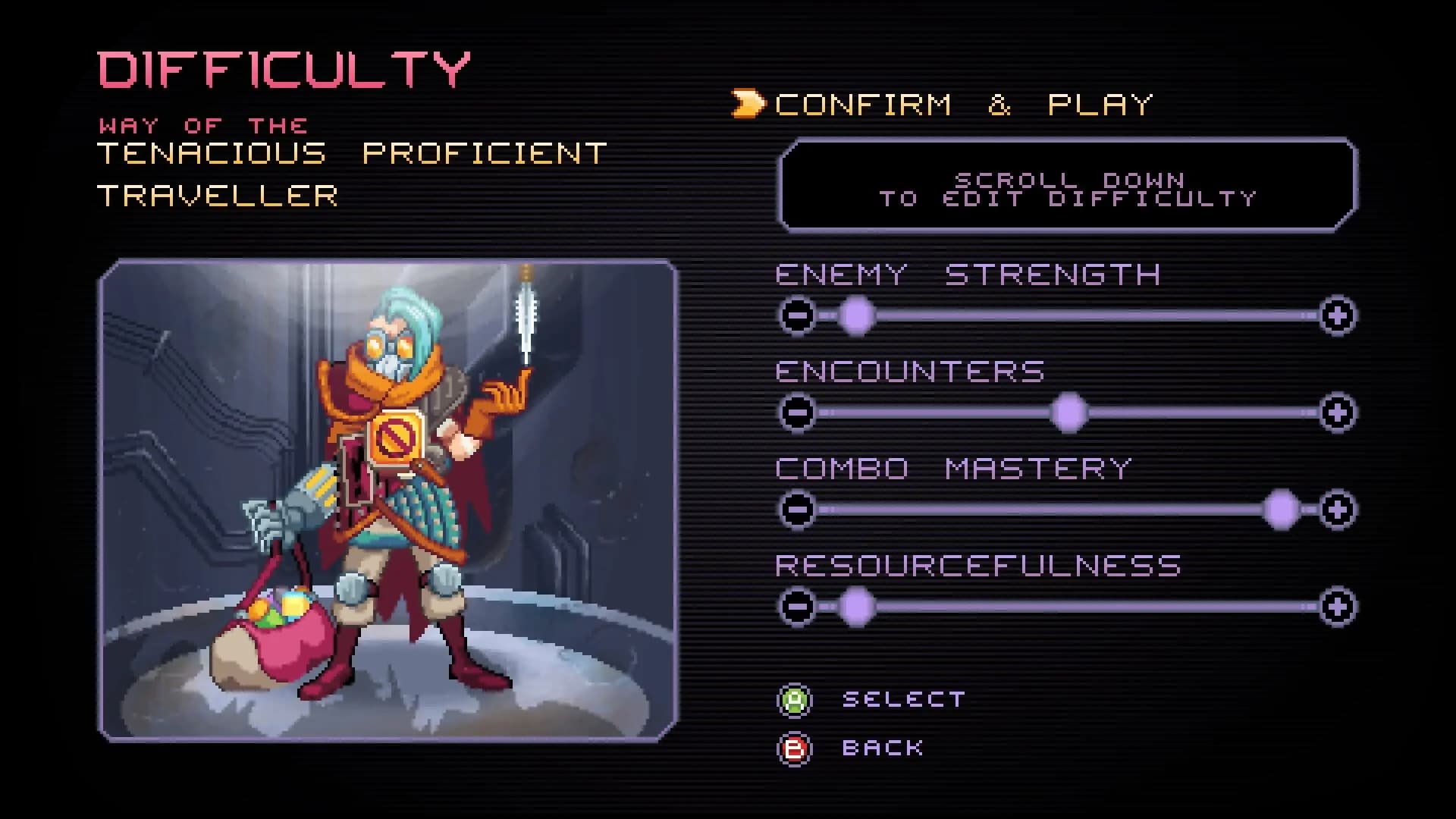Increase Encounters with its plus icon
The height and width of the screenshot is (819, 1456).
[x=1338, y=411]
